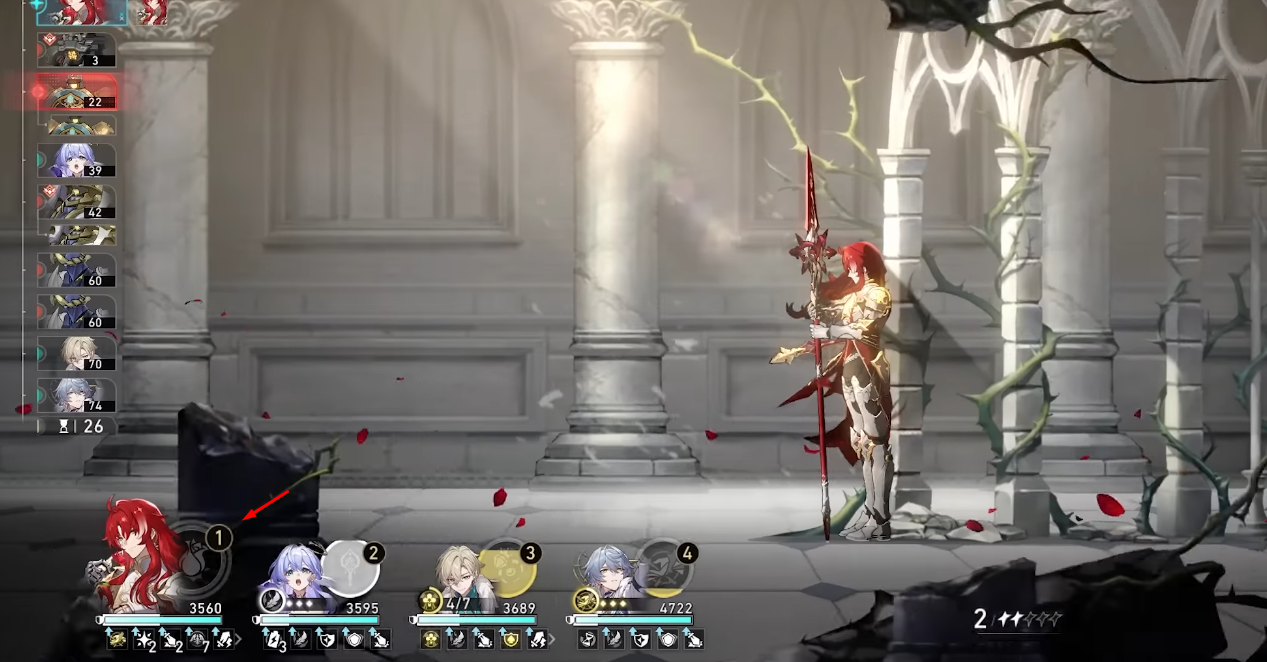Select the turn-order entry showing 74
The image size is (1267, 662).
coord(76,394)
